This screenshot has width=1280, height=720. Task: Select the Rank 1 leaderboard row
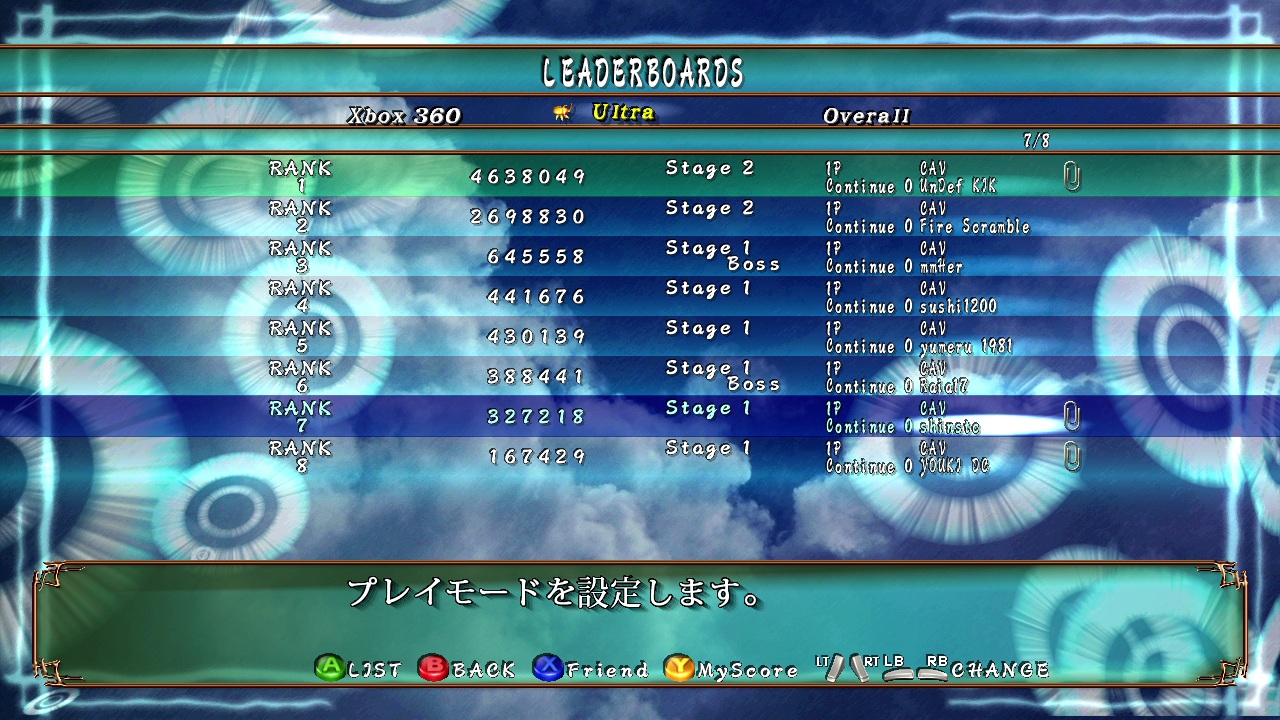point(640,177)
